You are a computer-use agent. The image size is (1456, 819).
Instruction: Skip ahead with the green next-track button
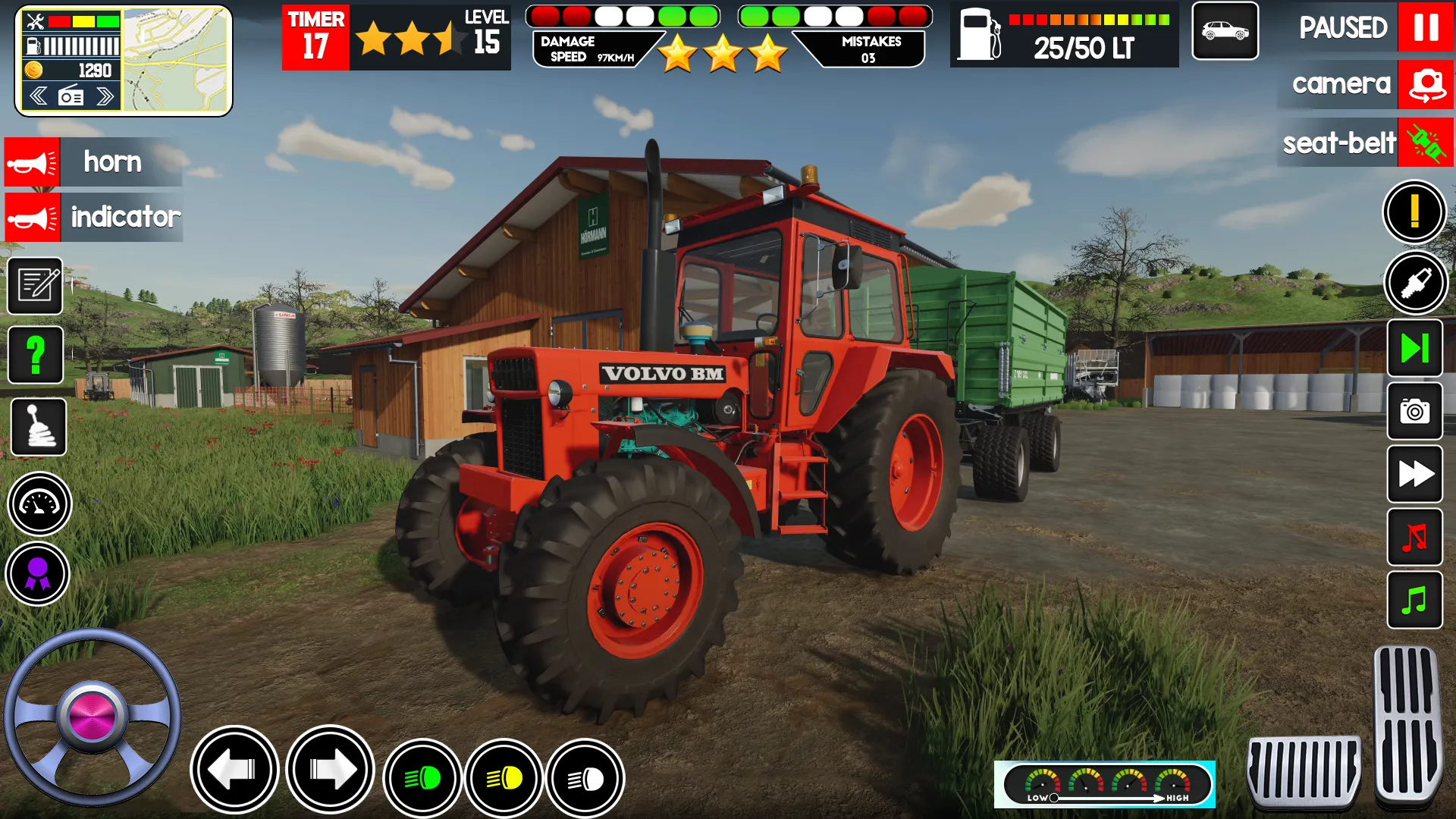point(1414,348)
